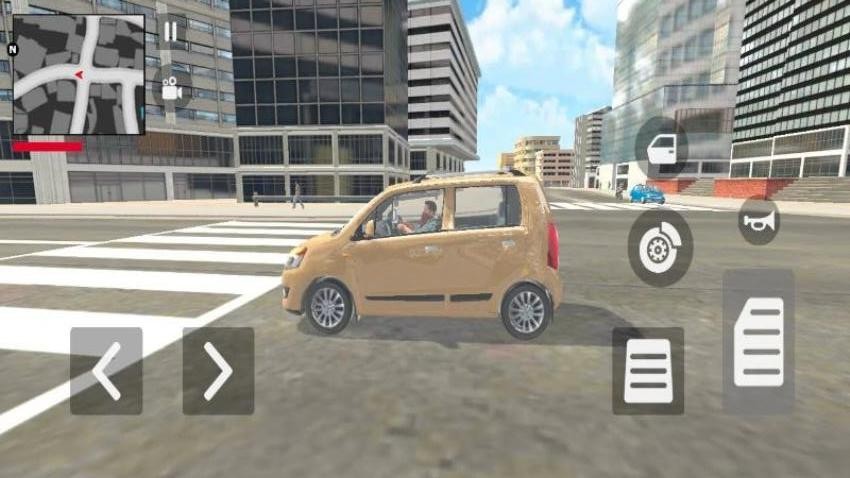Tap the car door exit icon
Viewport: 850px width, 478px height.
(x=661, y=148)
